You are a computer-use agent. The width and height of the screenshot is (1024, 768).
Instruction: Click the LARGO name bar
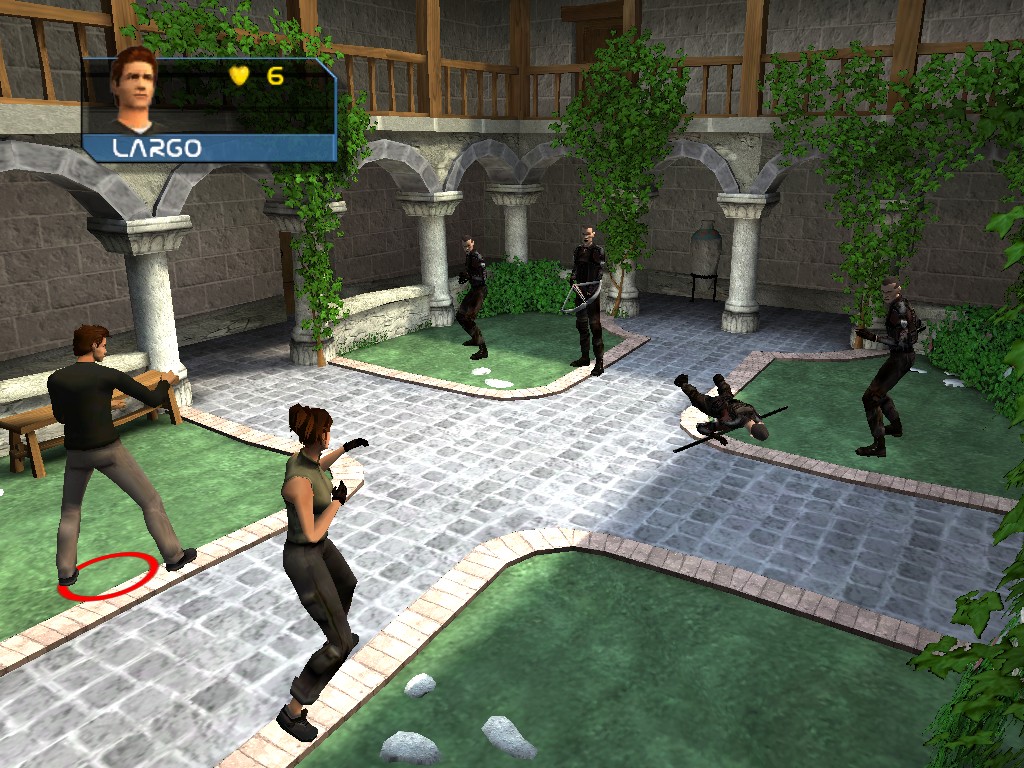tap(208, 148)
